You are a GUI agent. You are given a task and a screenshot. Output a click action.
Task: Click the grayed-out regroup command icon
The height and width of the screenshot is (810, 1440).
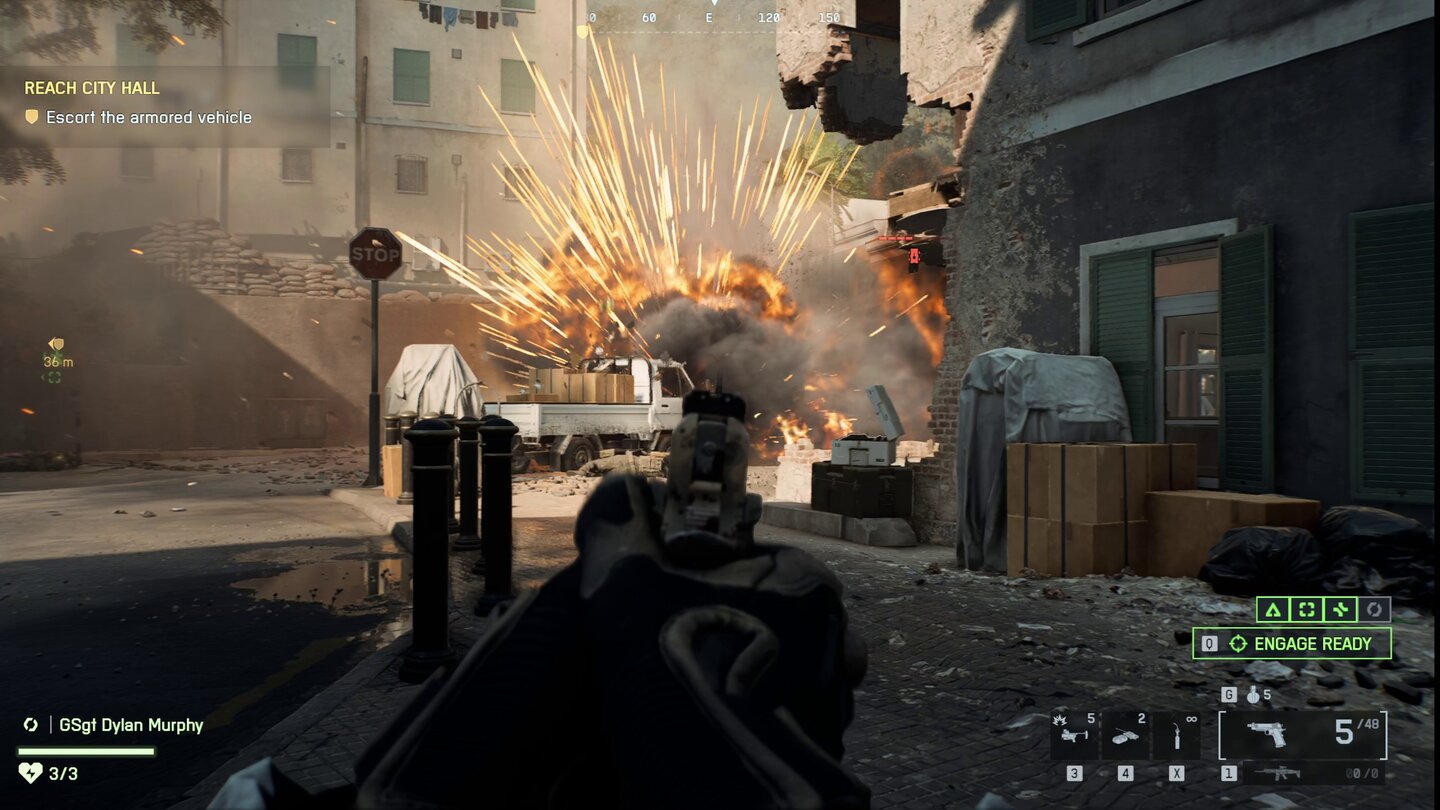[x=1375, y=608]
